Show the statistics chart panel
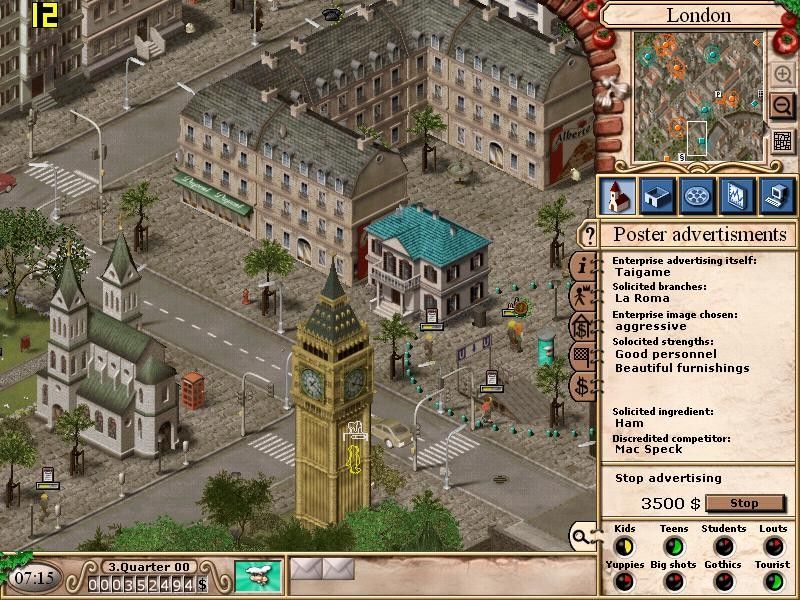 735,196
